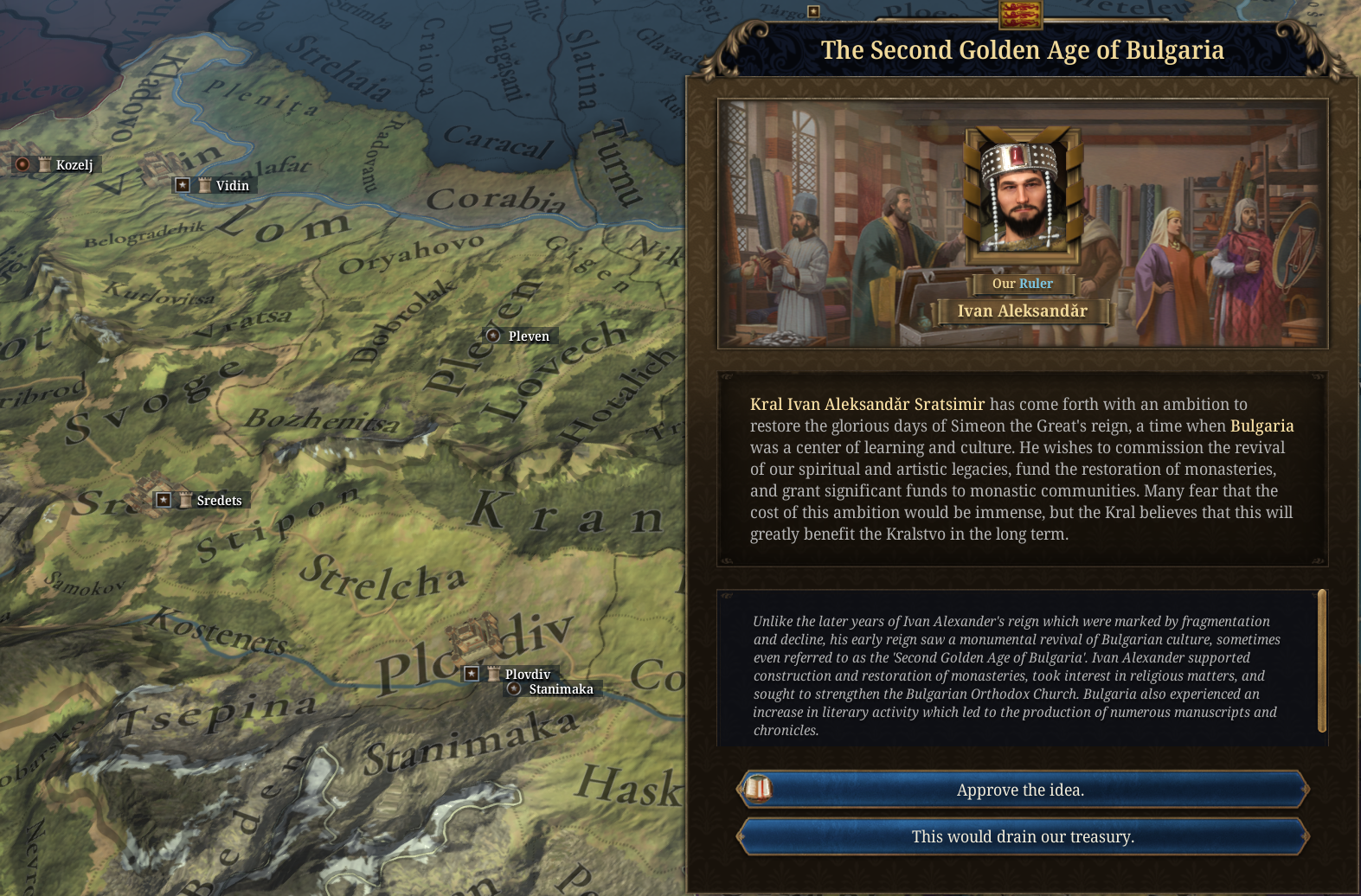This screenshot has height=896, width=1361.
Task: Click the Bulgarian coat of arms shield
Action: click(1021, 13)
